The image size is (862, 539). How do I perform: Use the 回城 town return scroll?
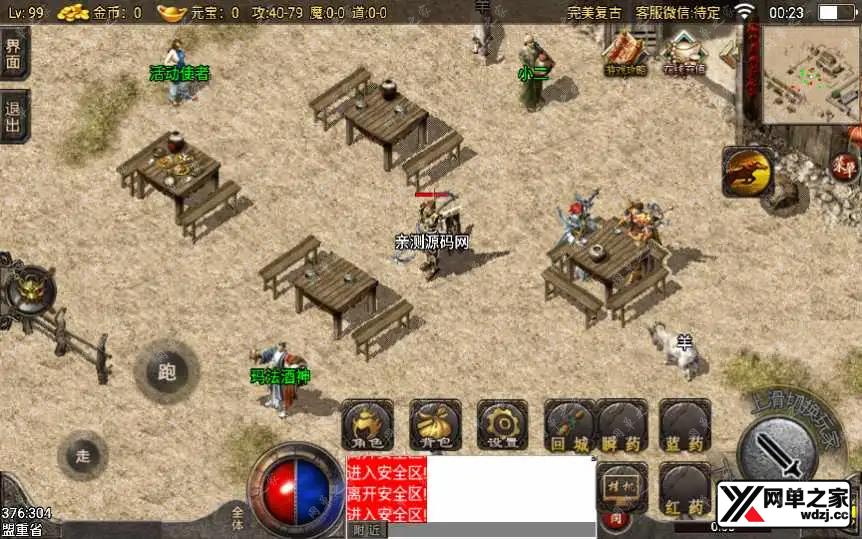pos(570,425)
